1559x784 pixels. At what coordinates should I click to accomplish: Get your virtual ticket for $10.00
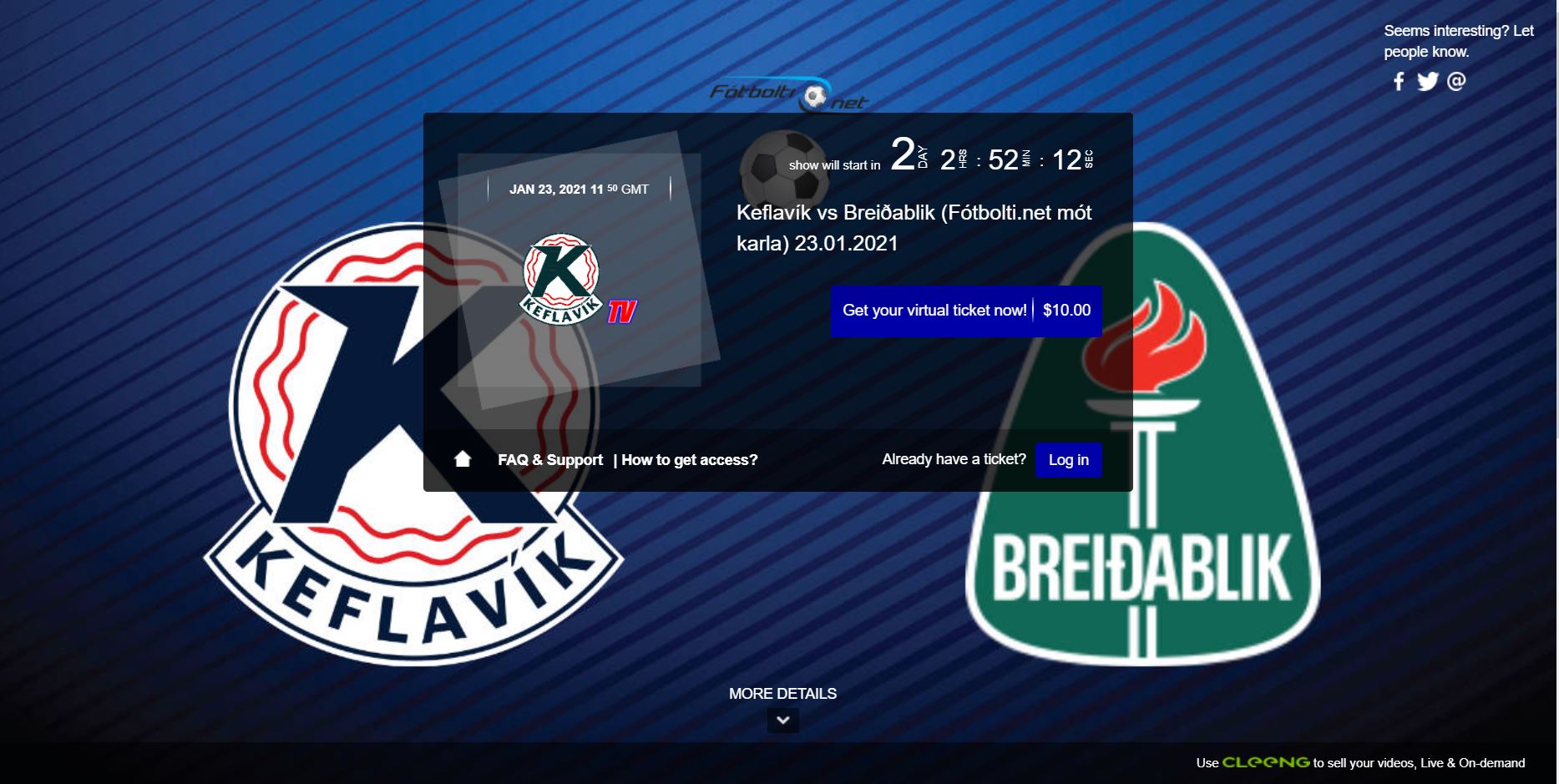(965, 311)
